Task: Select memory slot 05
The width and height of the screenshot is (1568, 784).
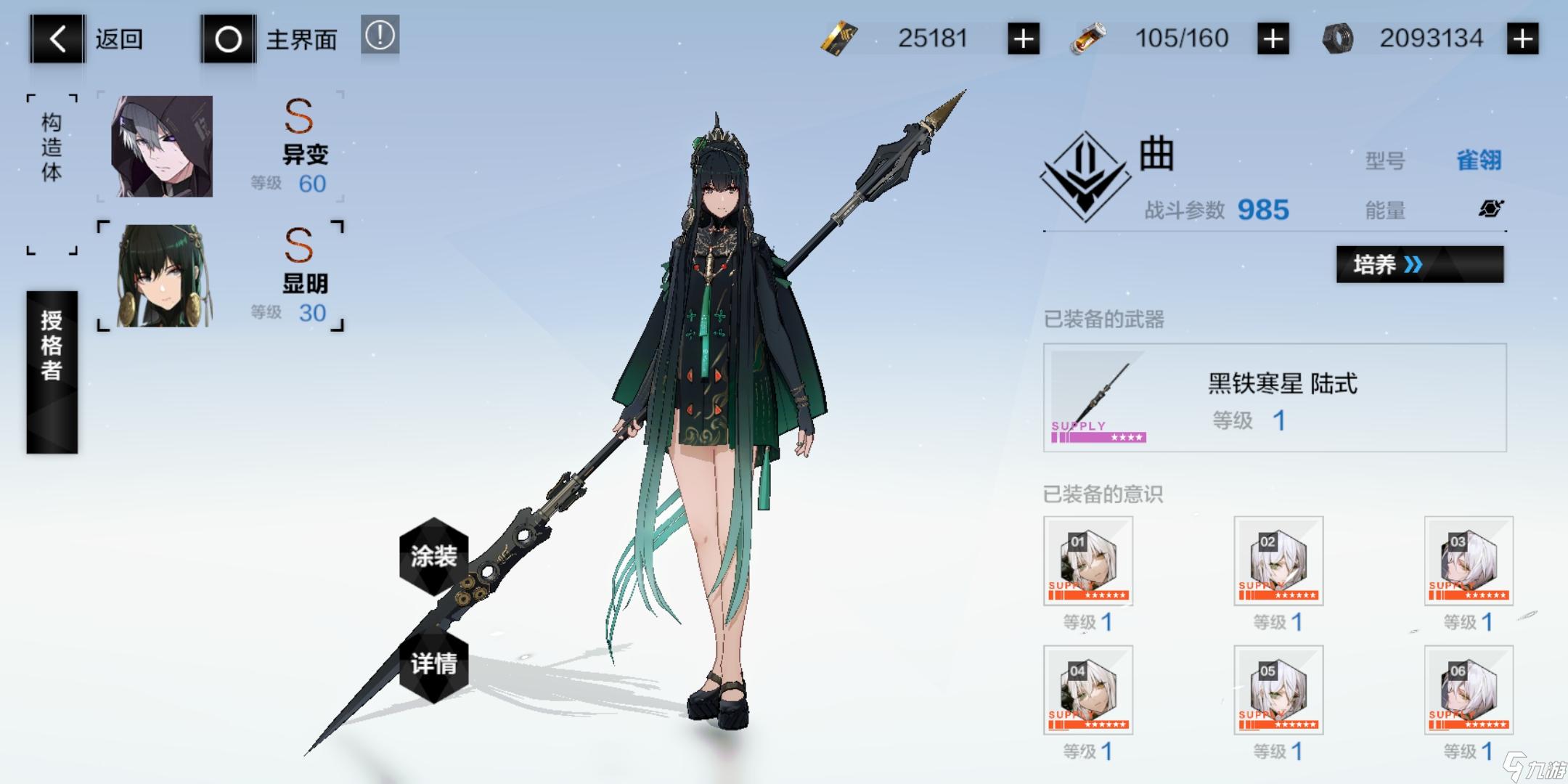Action: [1278, 690]
